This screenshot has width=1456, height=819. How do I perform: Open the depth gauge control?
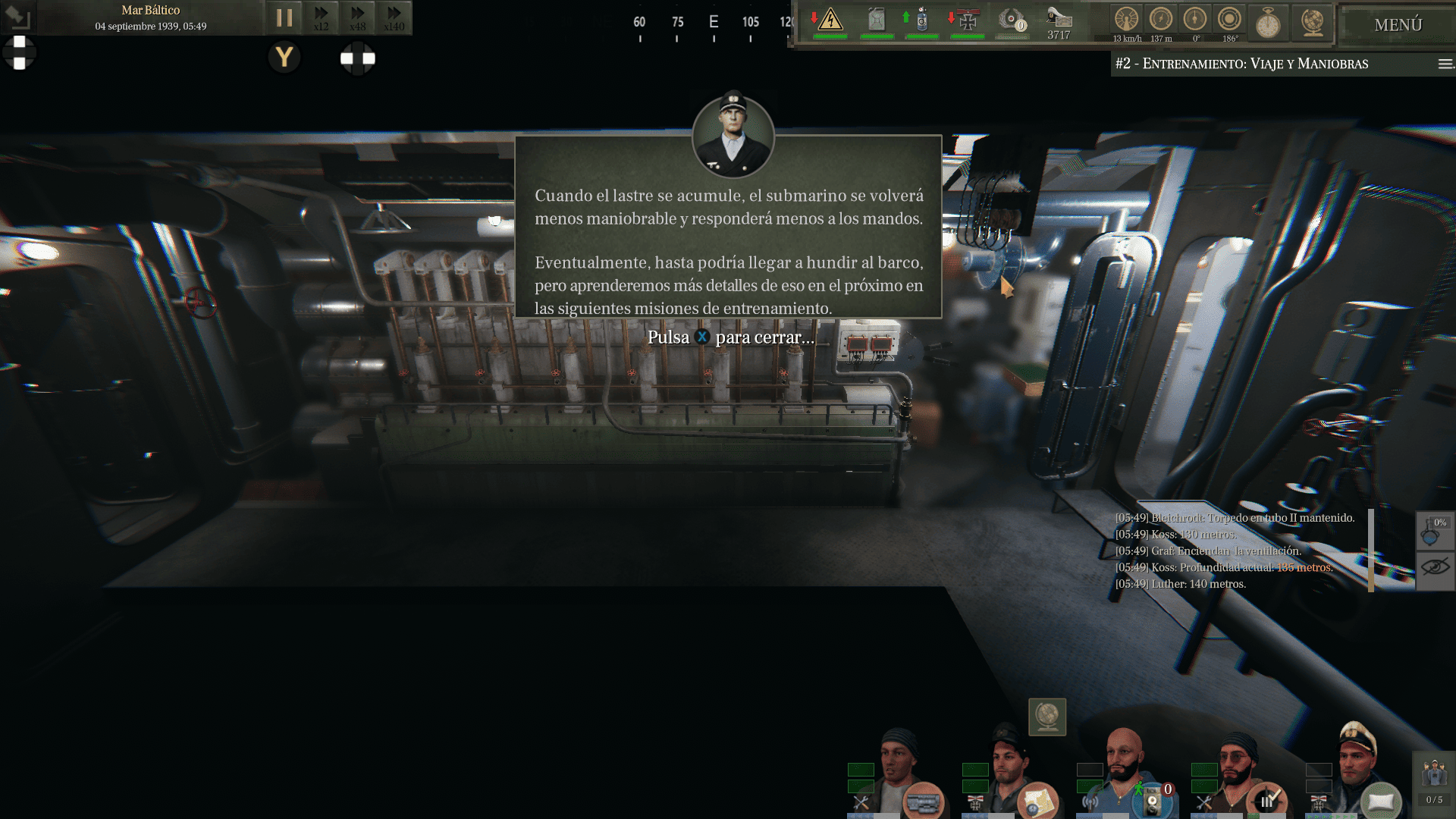tap(1160, 20)
